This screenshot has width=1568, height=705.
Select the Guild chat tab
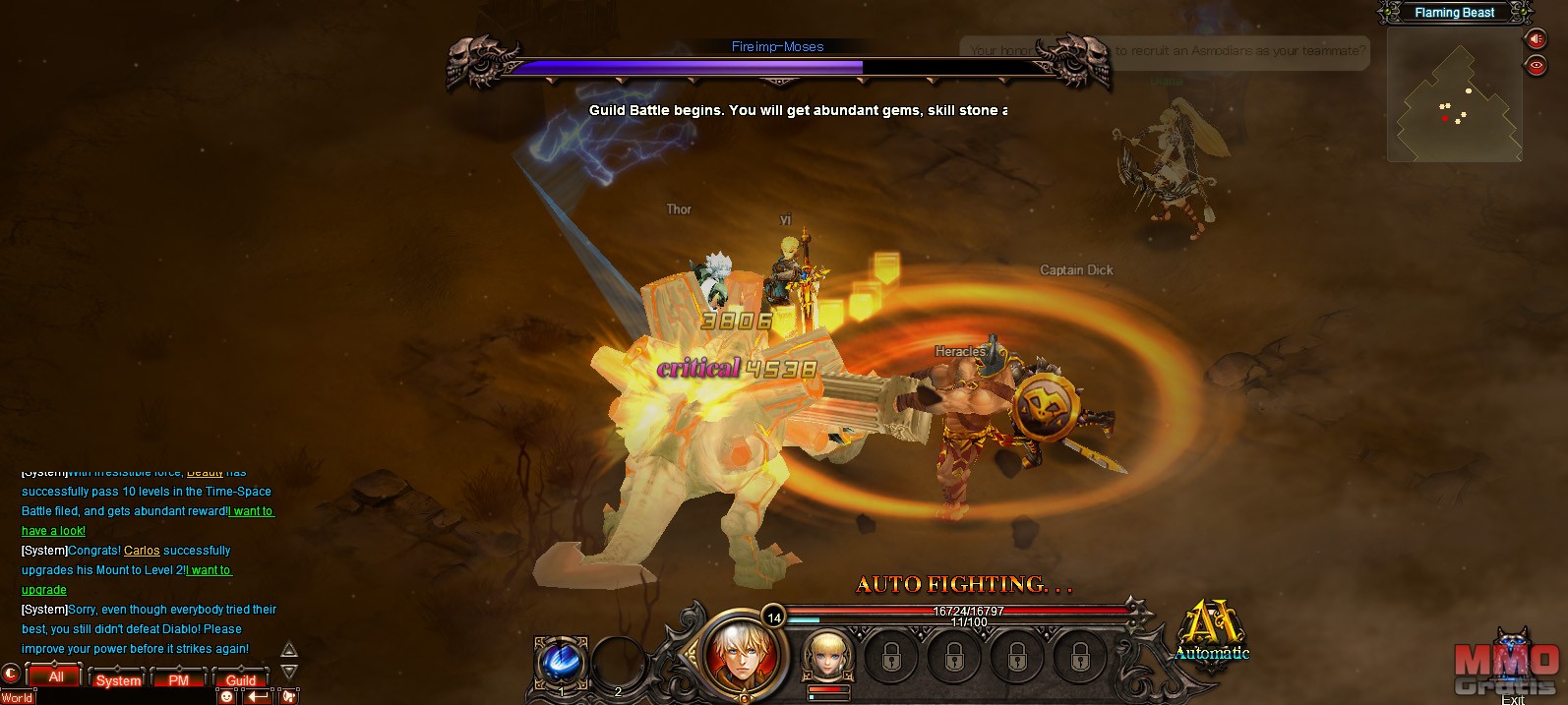(240, 679)
